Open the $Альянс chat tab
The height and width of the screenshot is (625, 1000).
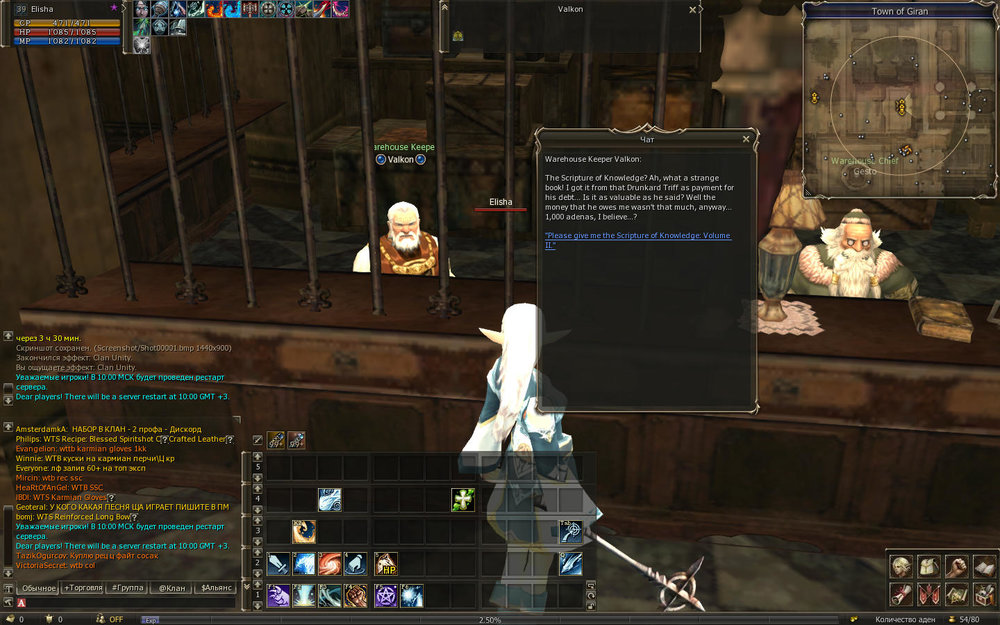pos(215,588)
